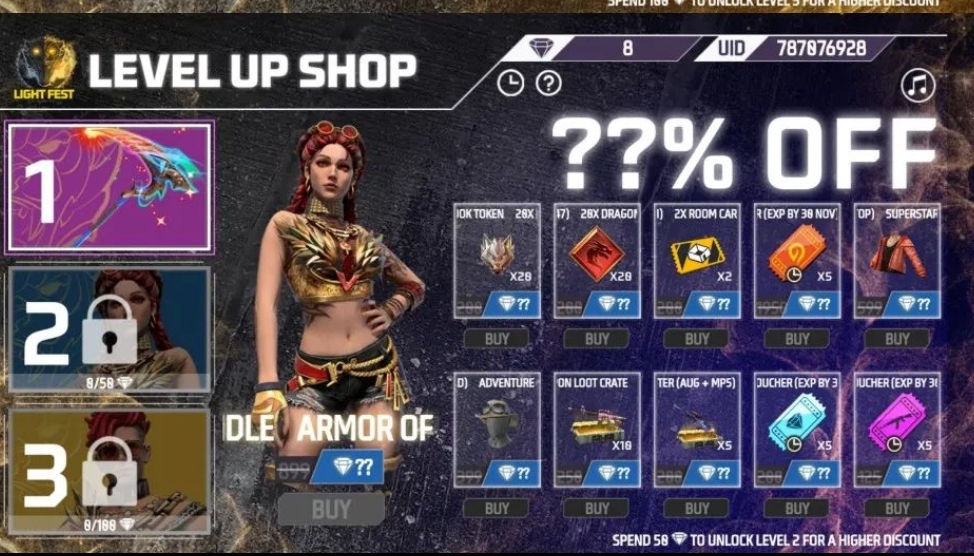Click BUY under the Adventure helmet
Screen dimensions: 974x556
pos(497,508)
